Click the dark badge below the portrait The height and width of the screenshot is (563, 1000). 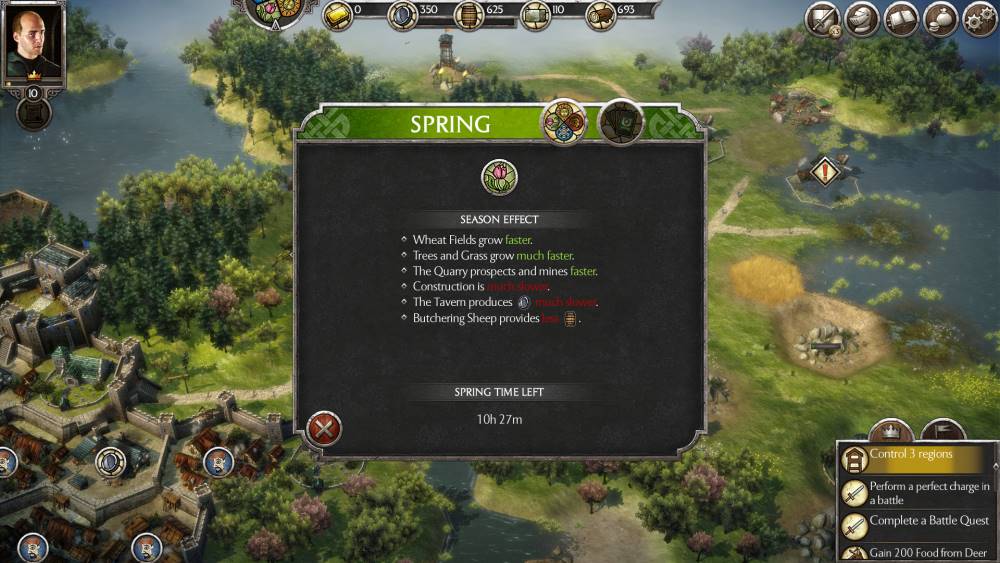click(34, 111)
